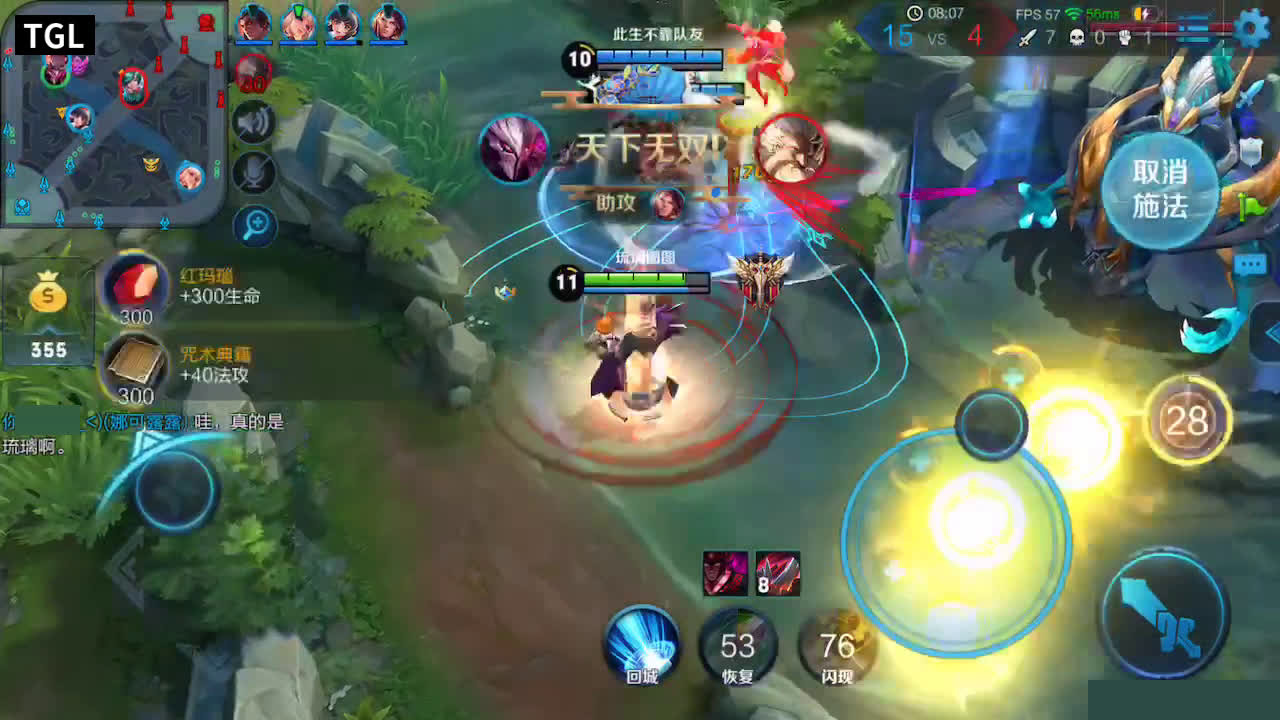Select the ability on 28-second cooldown
Image resolution: width=1280 pixels, height=720 pixels.
[x=1187, y=420]
